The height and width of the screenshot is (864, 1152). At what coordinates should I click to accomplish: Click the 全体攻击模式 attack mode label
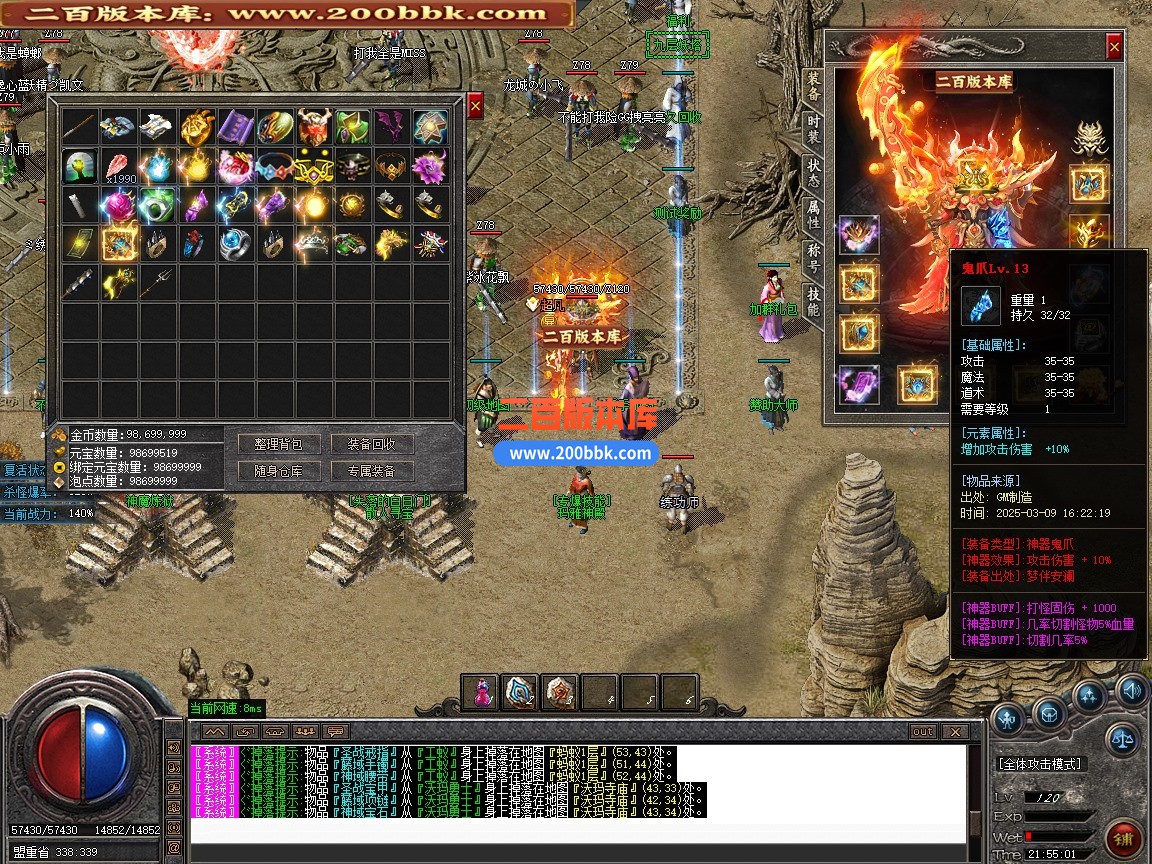click(1040, 764)
